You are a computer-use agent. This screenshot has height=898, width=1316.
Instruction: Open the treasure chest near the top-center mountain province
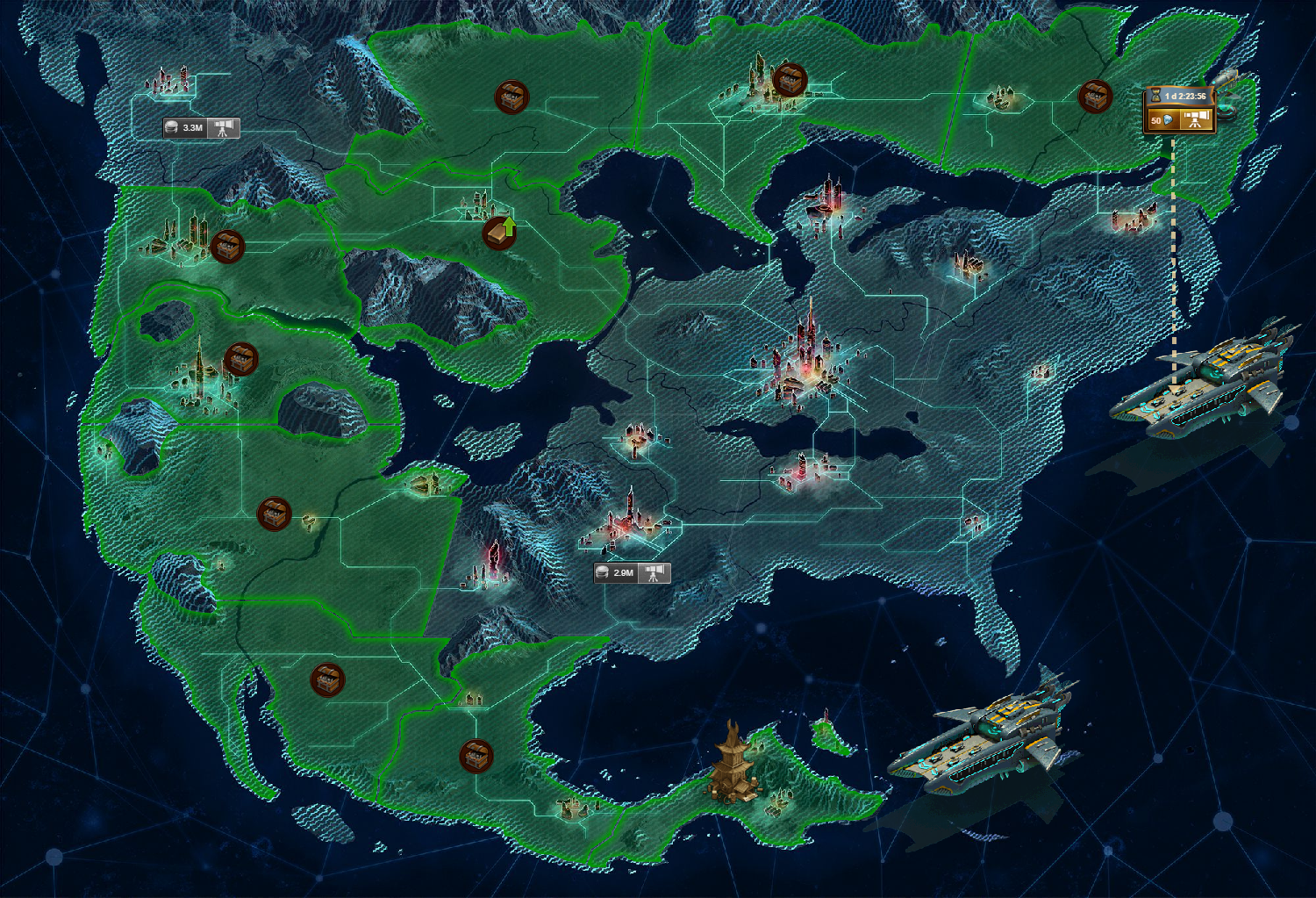point(513,96)
